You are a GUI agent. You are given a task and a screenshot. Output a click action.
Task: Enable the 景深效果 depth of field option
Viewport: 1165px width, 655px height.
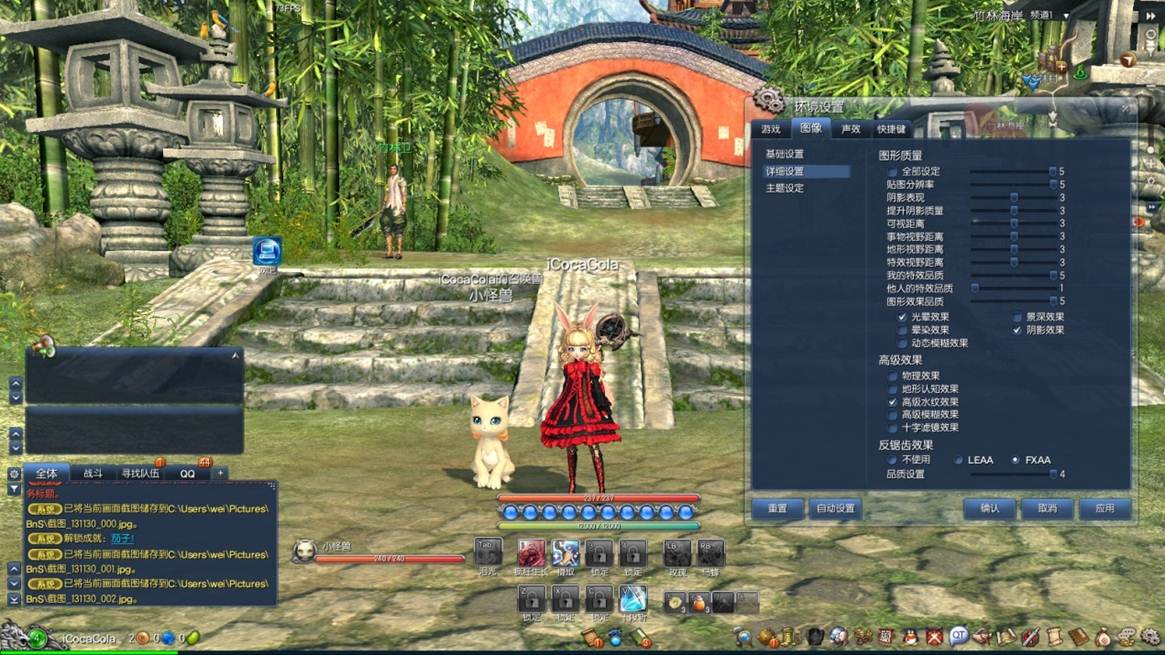point(1017,317)
